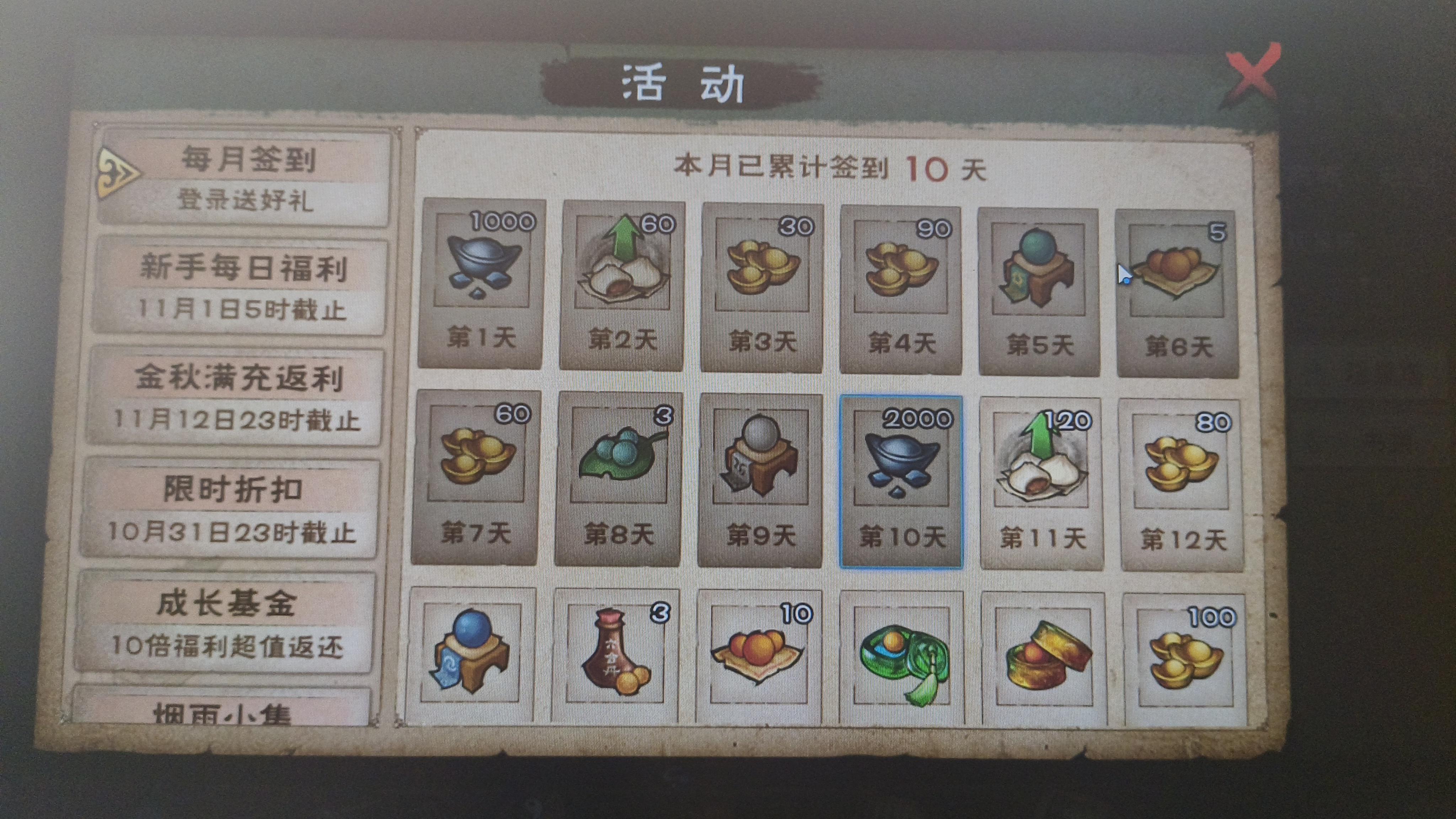Viewport: 1456px width, 819px height.
Task: Claim the highlighted Day 10 reward of 2000
Action: [901, 469]
